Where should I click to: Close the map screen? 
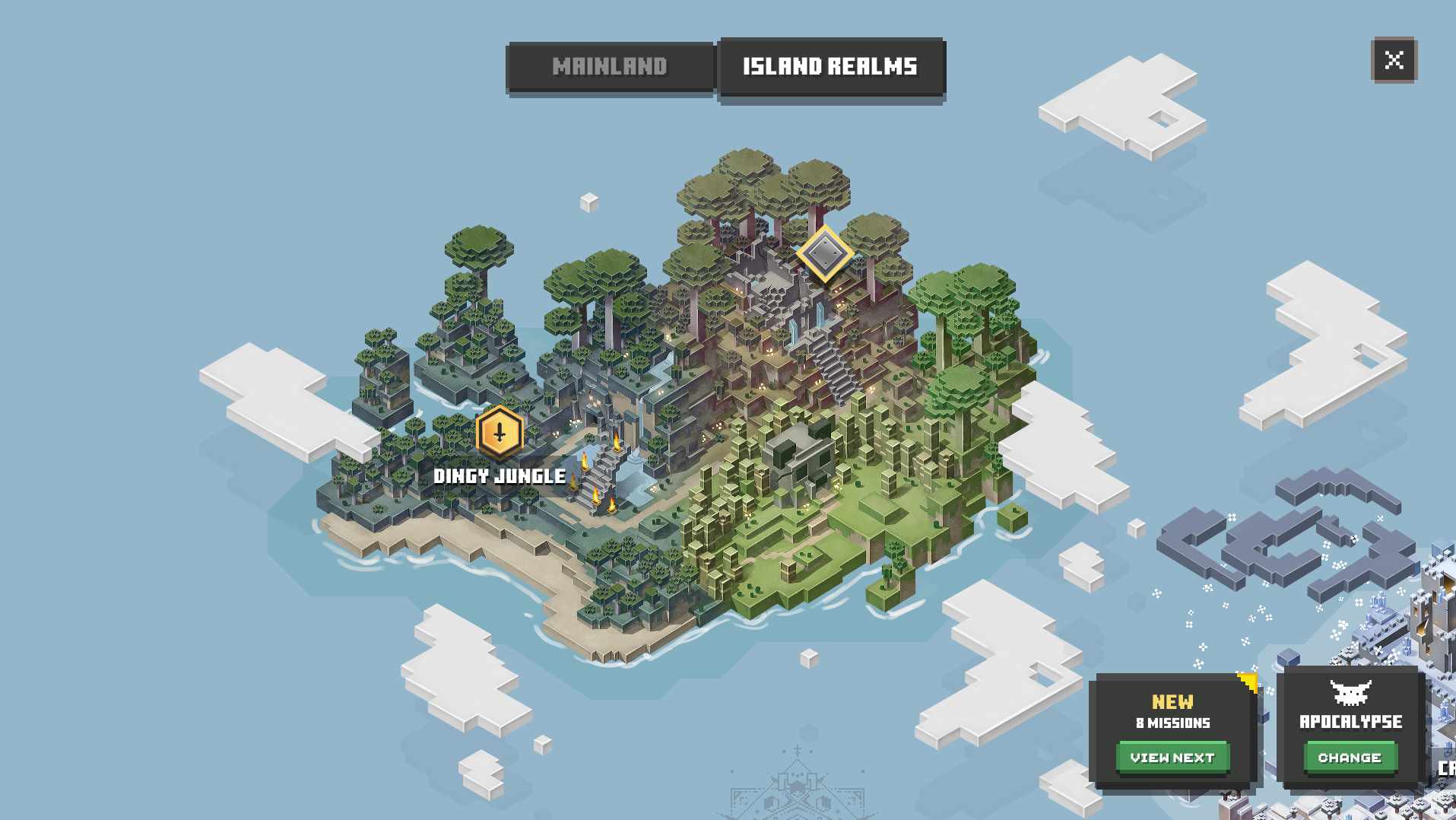point(1394,60)
